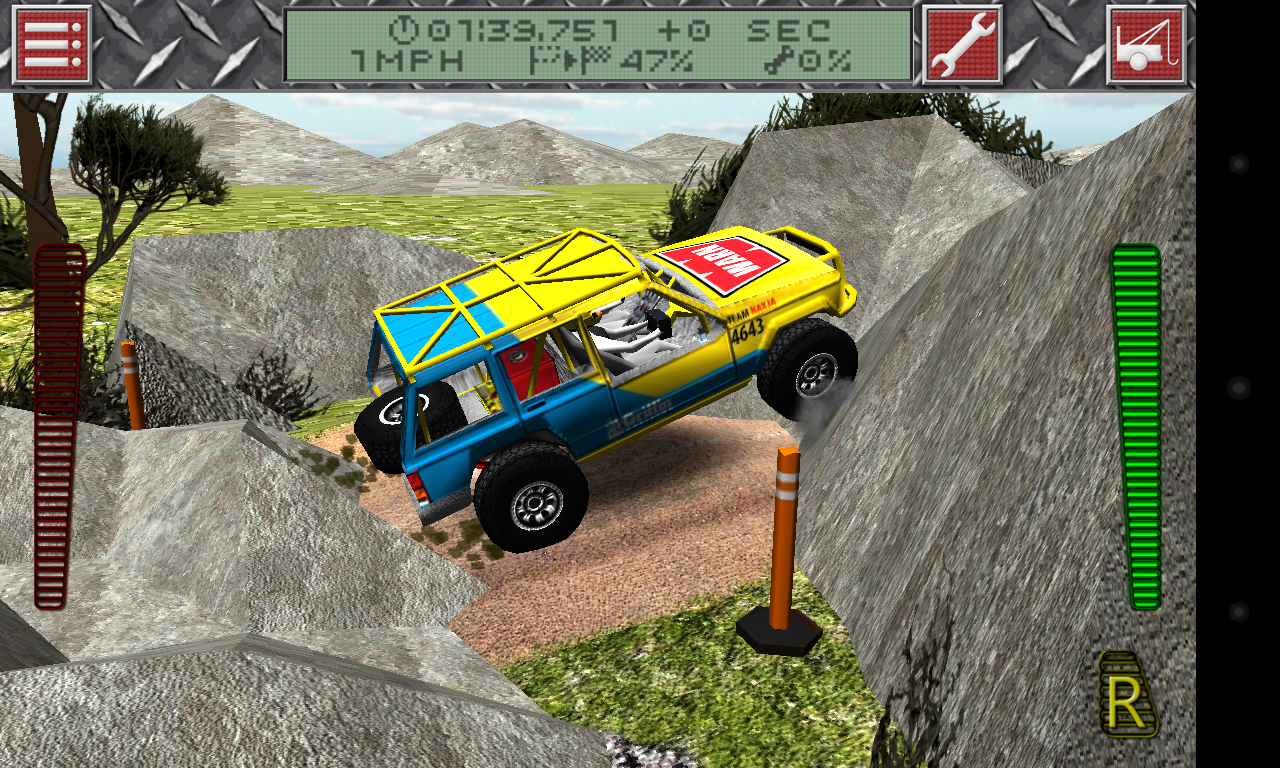The image size is (1280, 768).
Task: Activate the winch tow button
Action: [1146, 45]
